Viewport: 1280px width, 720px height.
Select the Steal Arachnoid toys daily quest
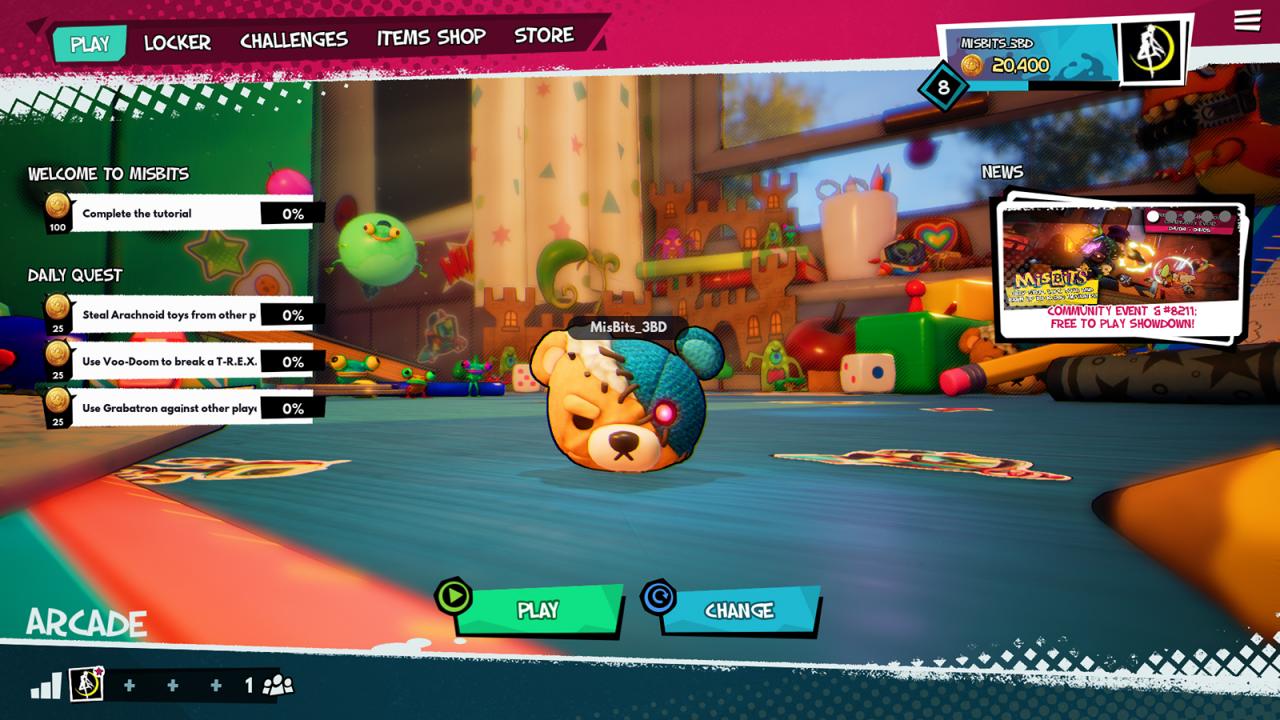click(x=170, y=315)
